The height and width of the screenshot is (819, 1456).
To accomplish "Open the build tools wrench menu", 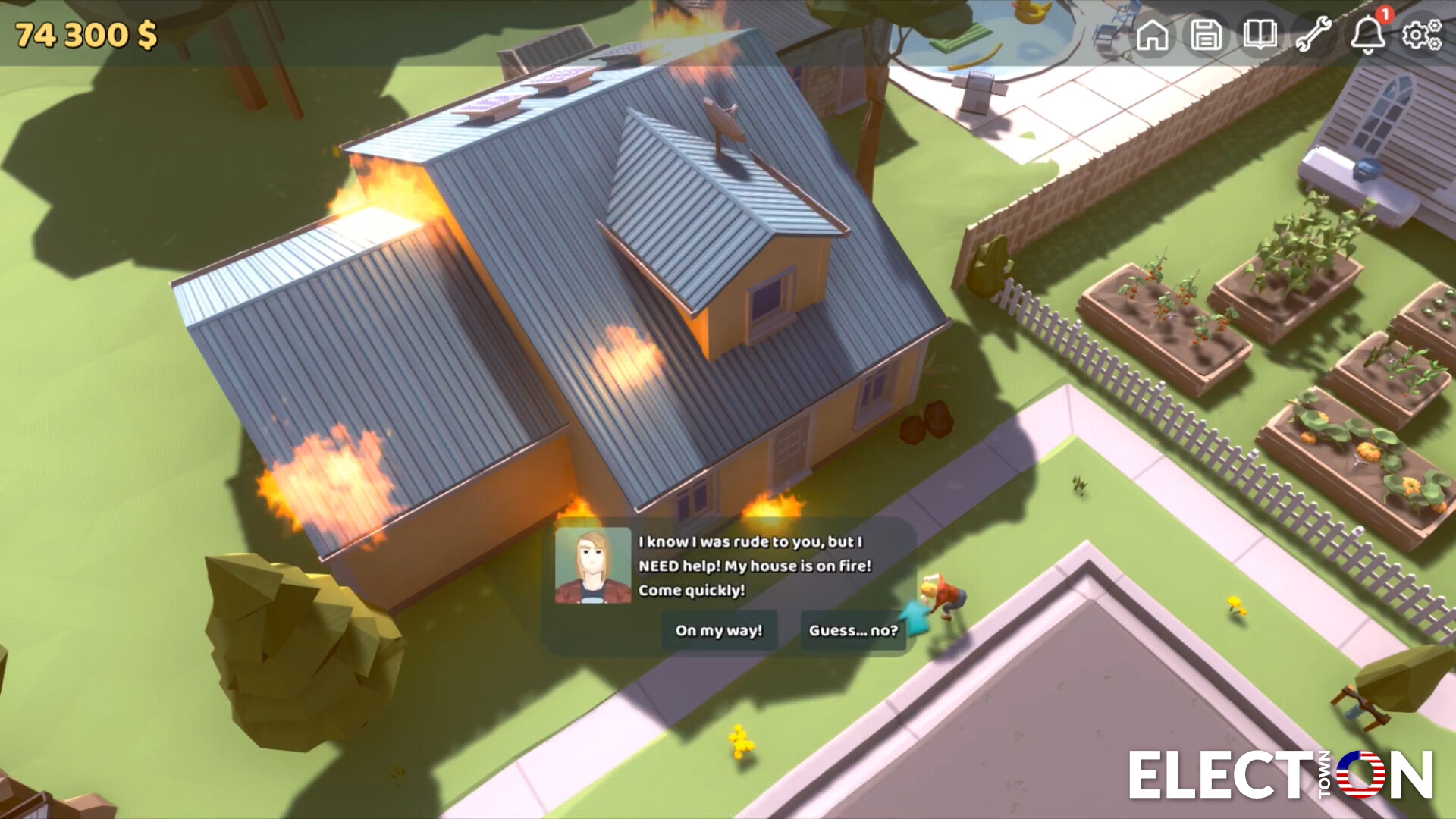I will click(x=1316, y=35).
